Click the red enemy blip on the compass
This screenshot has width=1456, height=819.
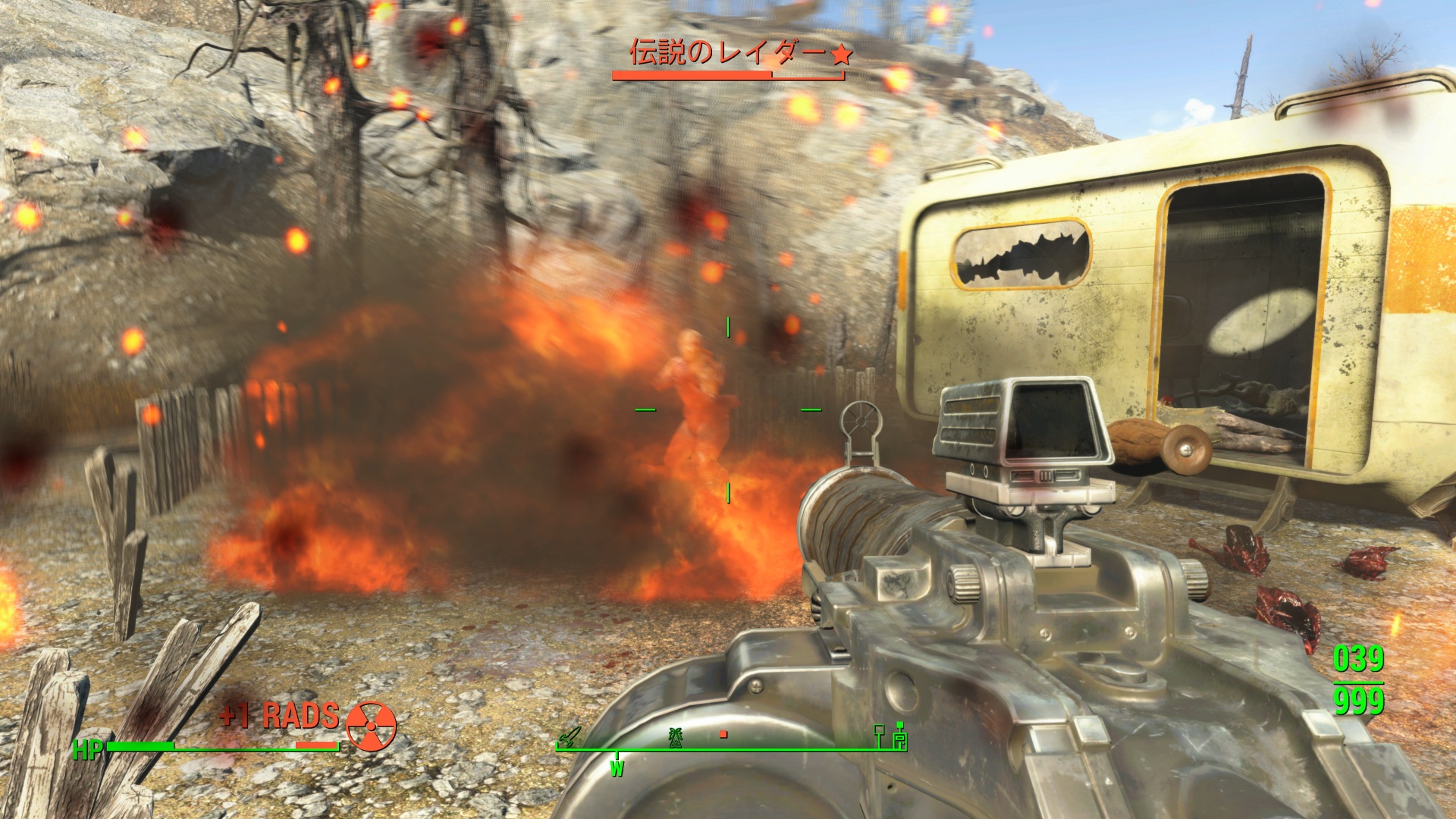click(723, 734)
